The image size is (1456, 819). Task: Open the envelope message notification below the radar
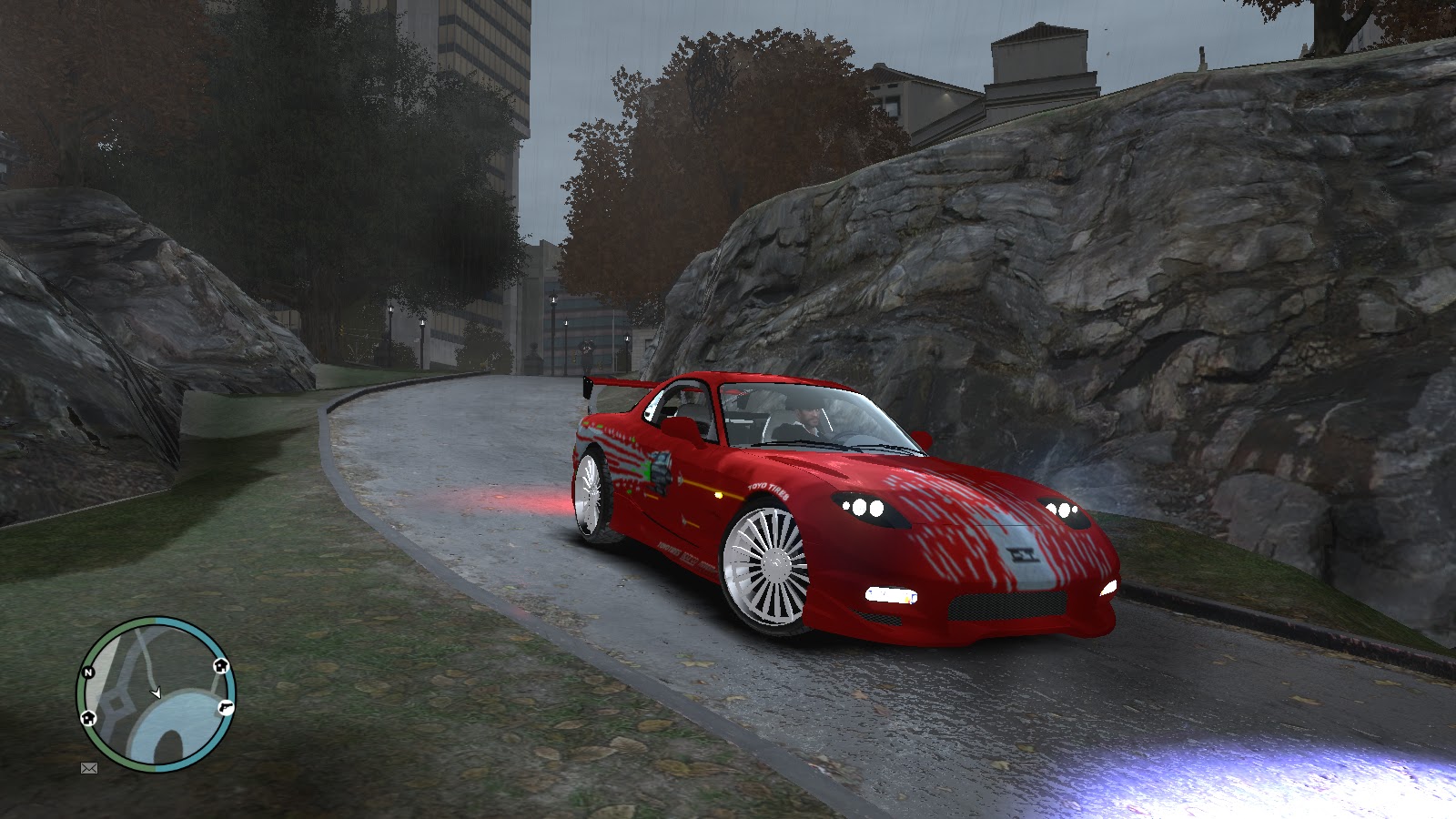coord(88,767)
